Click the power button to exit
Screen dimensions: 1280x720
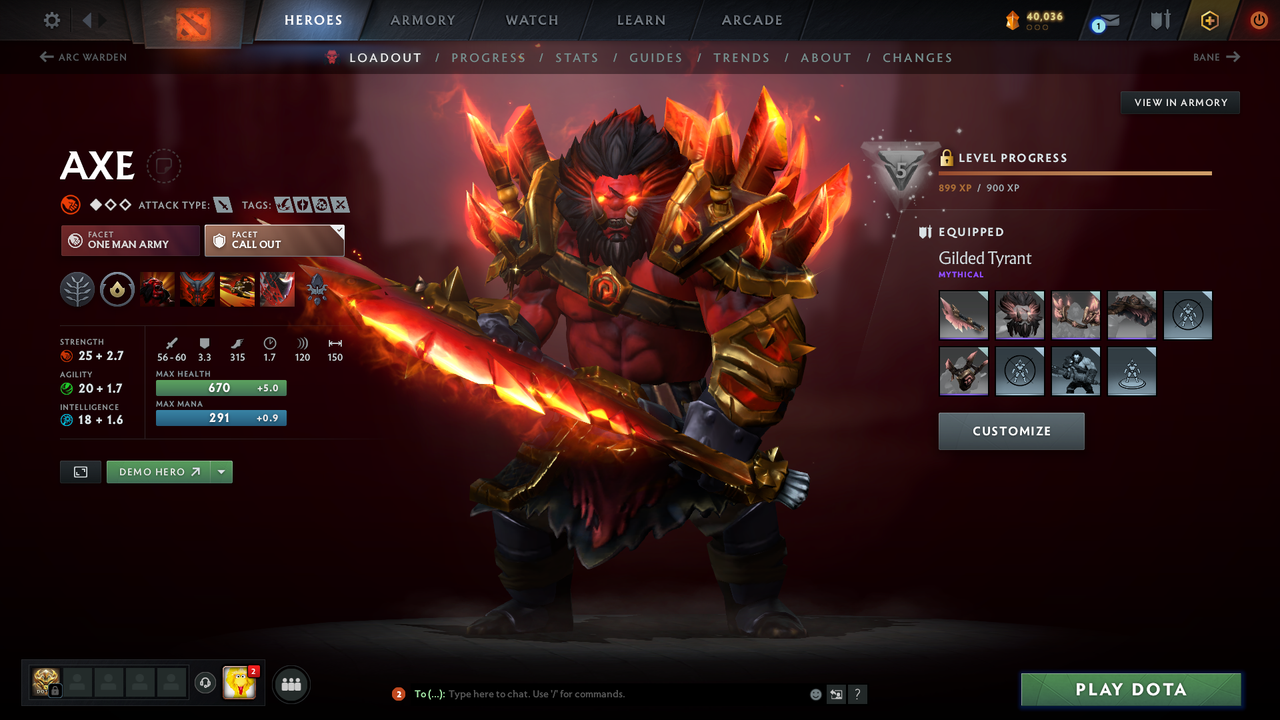tap(1258, 20)
